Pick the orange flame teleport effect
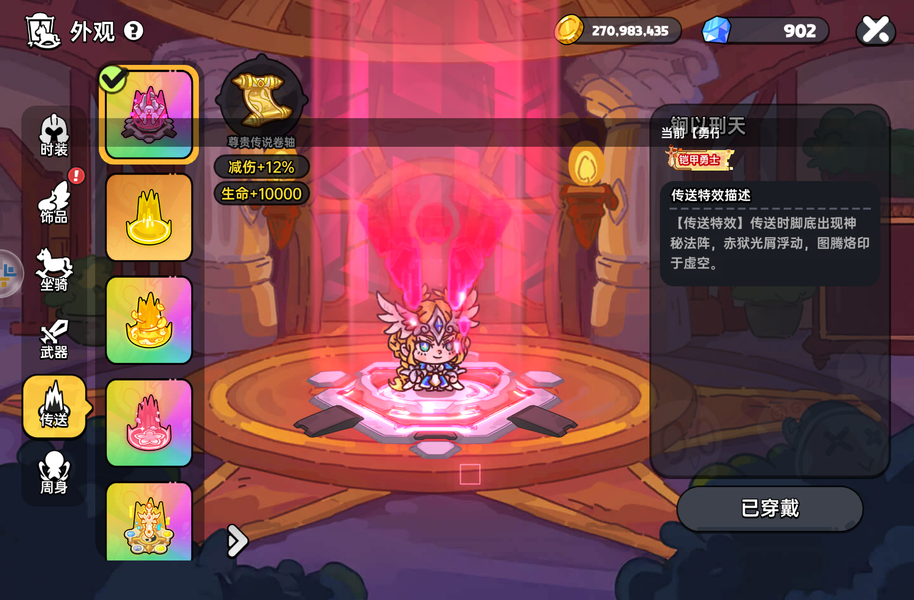The height and width of the screenshot is (600, 914). tap(149, 320)
